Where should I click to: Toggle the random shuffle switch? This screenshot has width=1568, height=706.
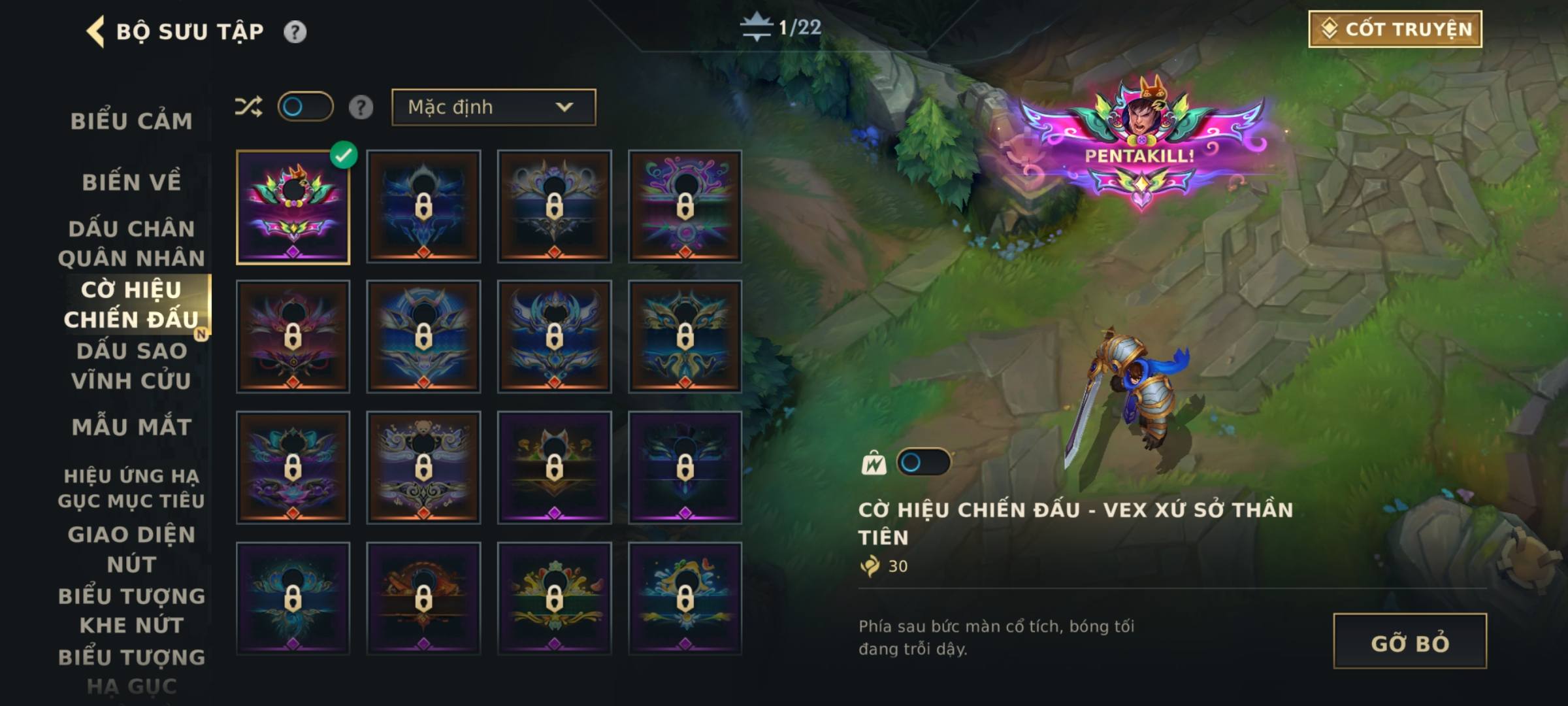click(305, 107)
